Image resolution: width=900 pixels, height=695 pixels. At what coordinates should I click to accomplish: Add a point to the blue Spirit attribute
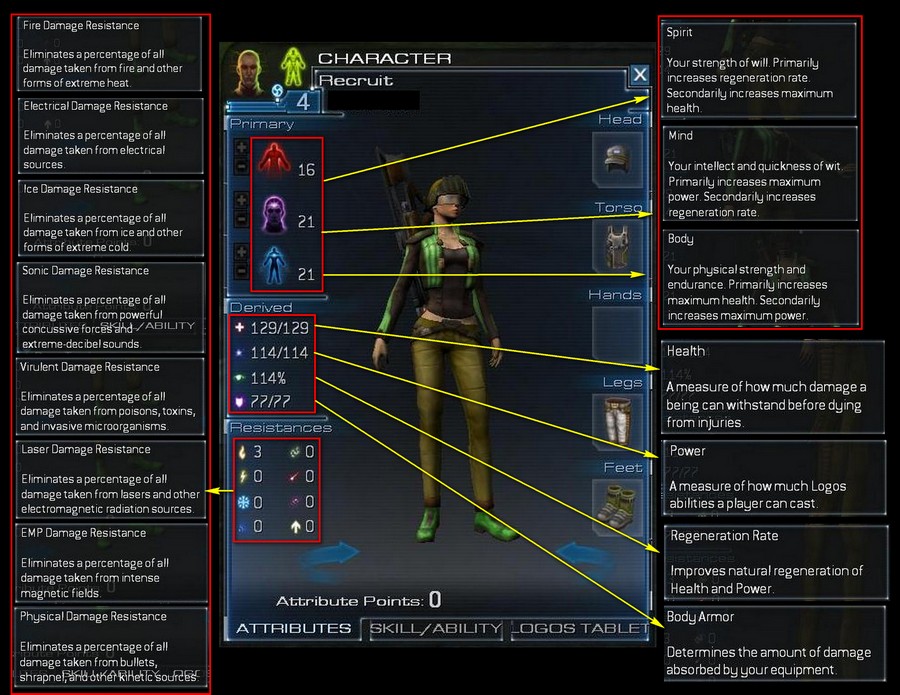(x=241, y=250)
